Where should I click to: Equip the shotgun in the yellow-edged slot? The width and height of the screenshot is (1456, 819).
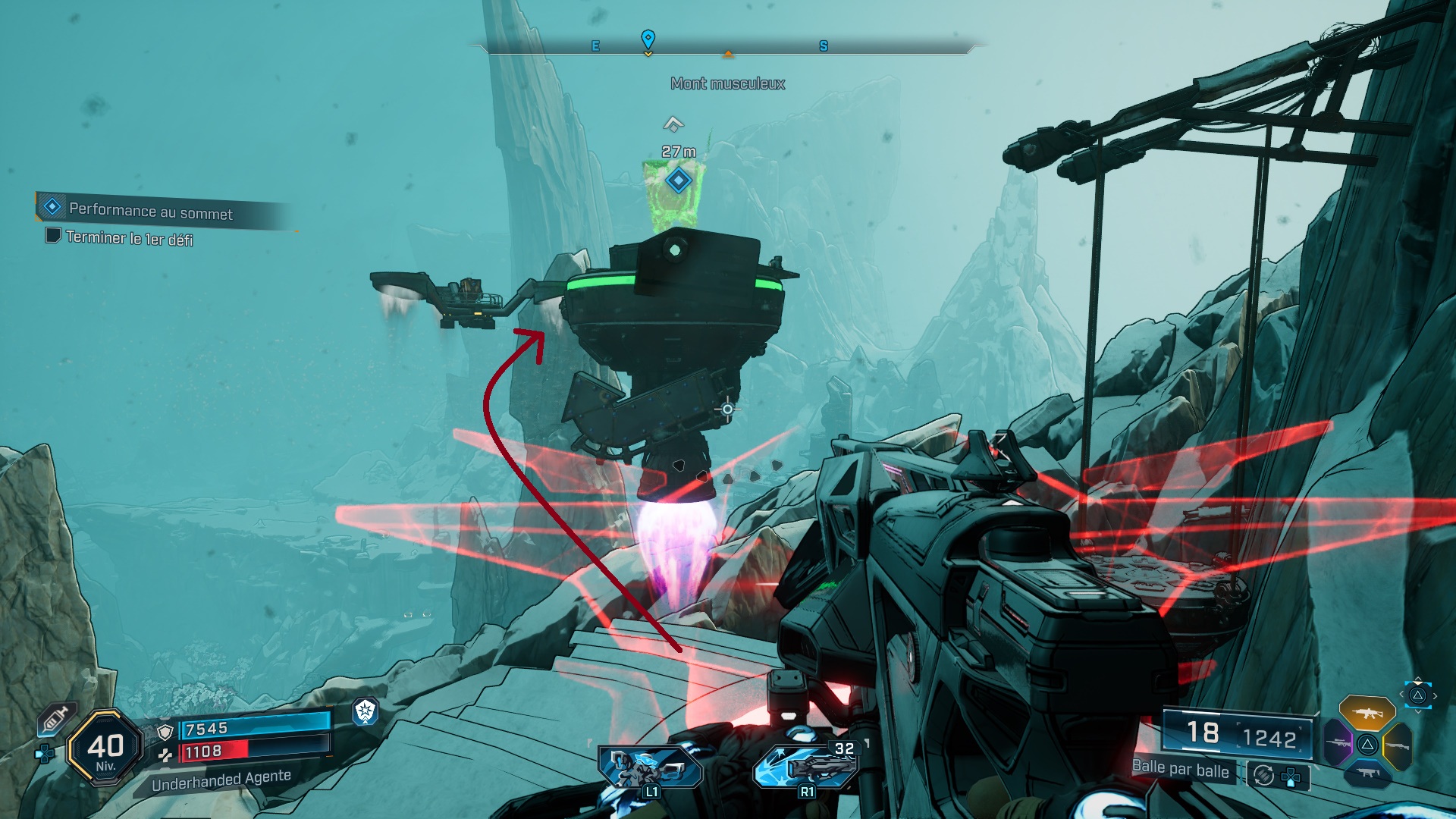pos(1397,745)
